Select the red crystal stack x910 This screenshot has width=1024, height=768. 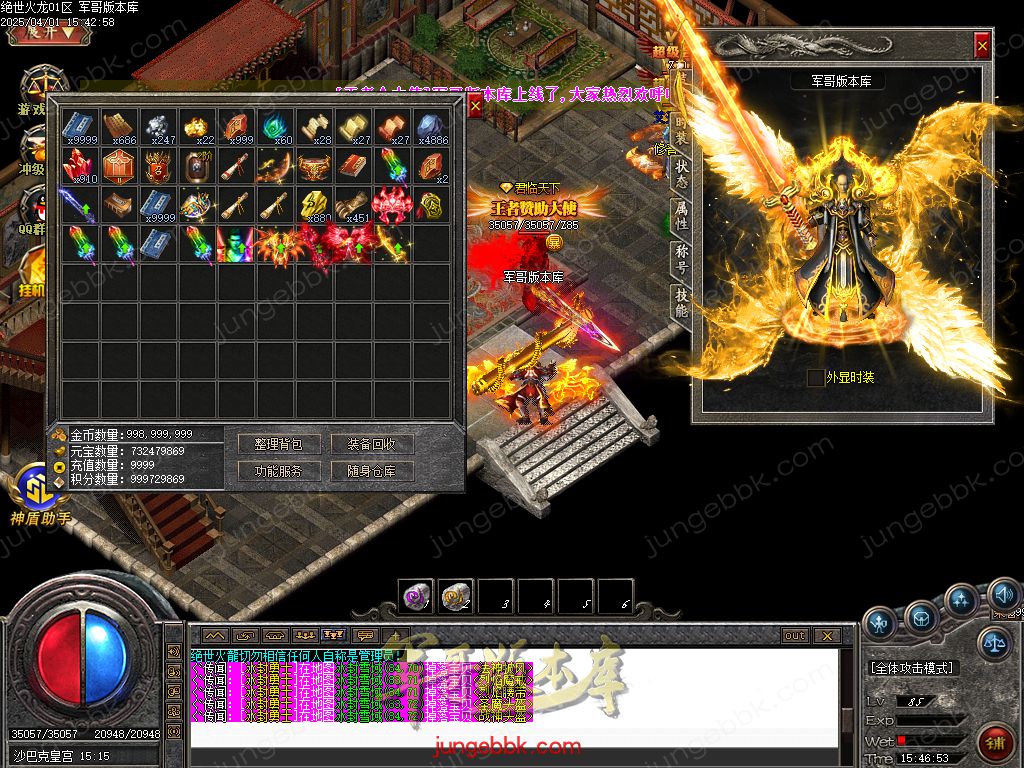pyautogui.click(x=80, y=167)
